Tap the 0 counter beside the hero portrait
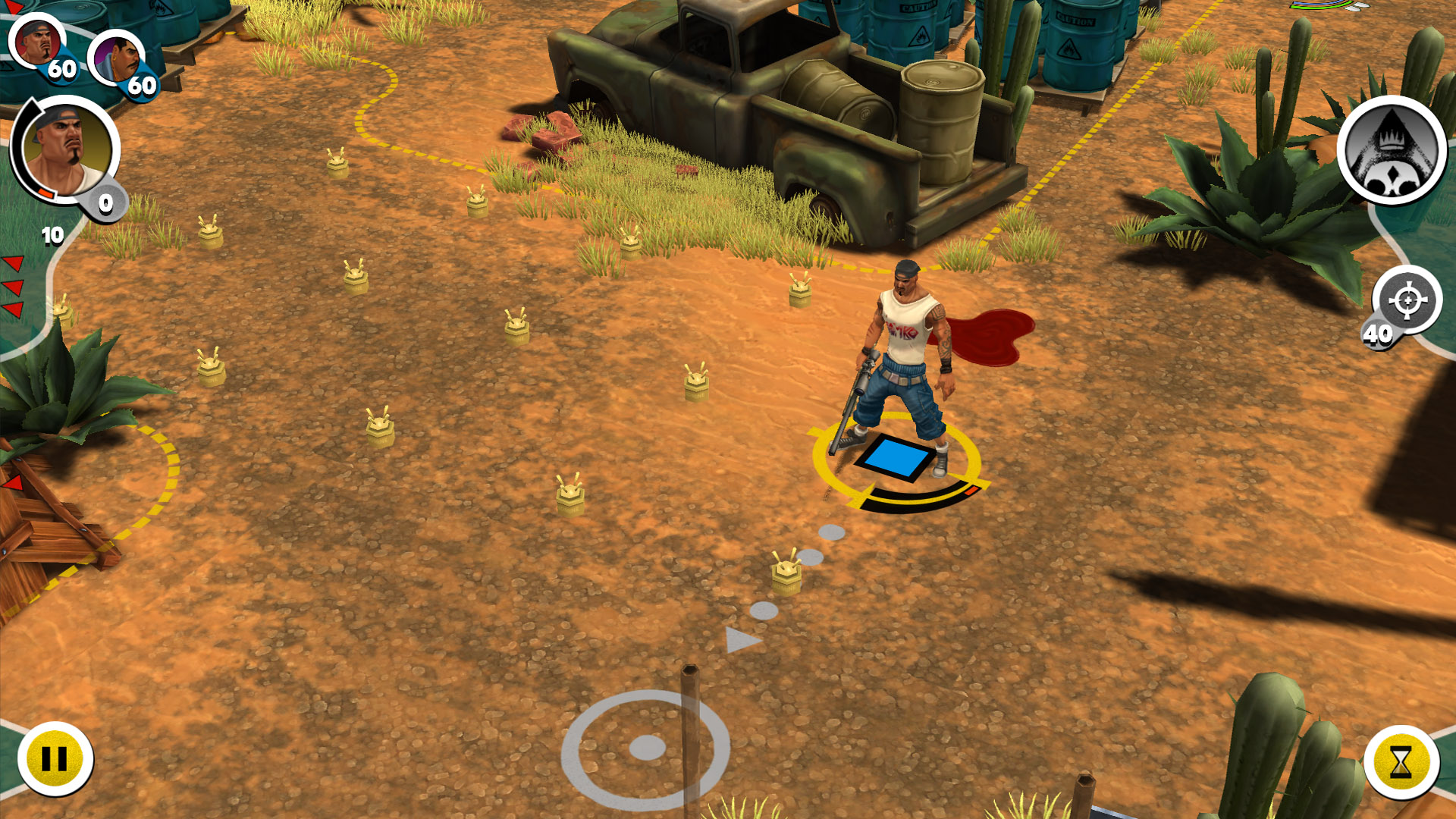 click(105, 203)
